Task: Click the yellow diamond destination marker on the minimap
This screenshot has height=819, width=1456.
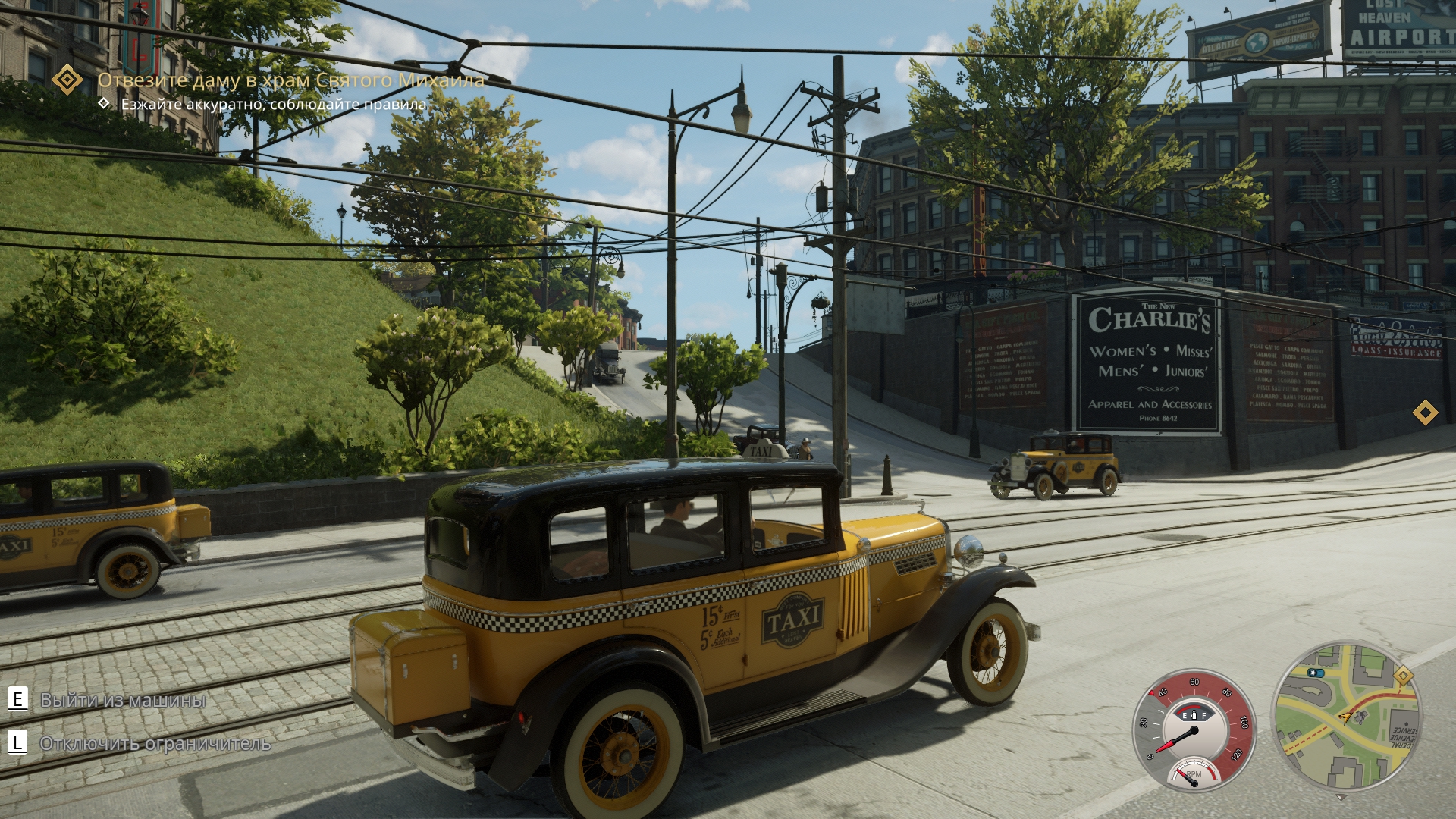Action: (x=1403, y=676)
